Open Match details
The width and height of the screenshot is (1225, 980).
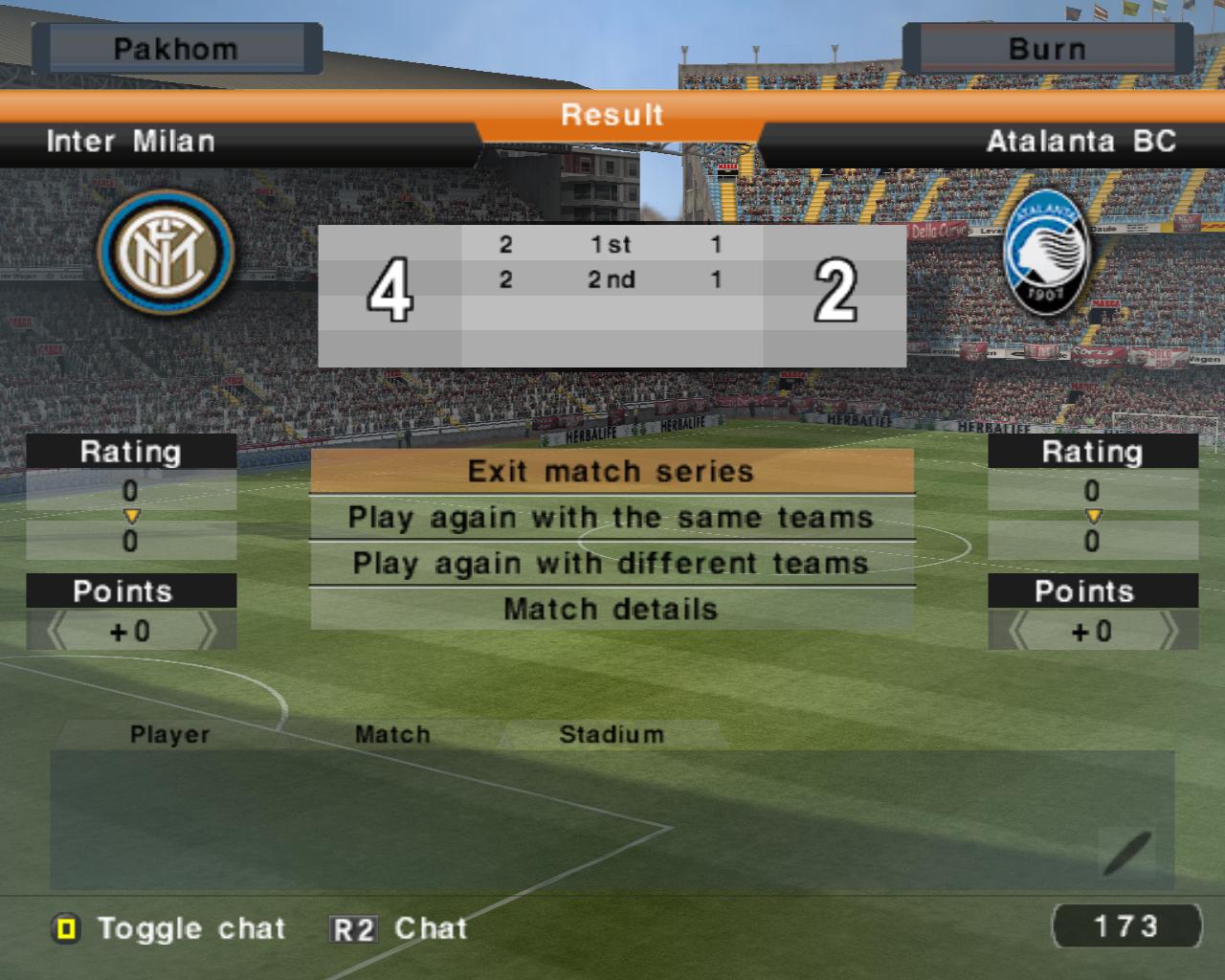(611, 610)
